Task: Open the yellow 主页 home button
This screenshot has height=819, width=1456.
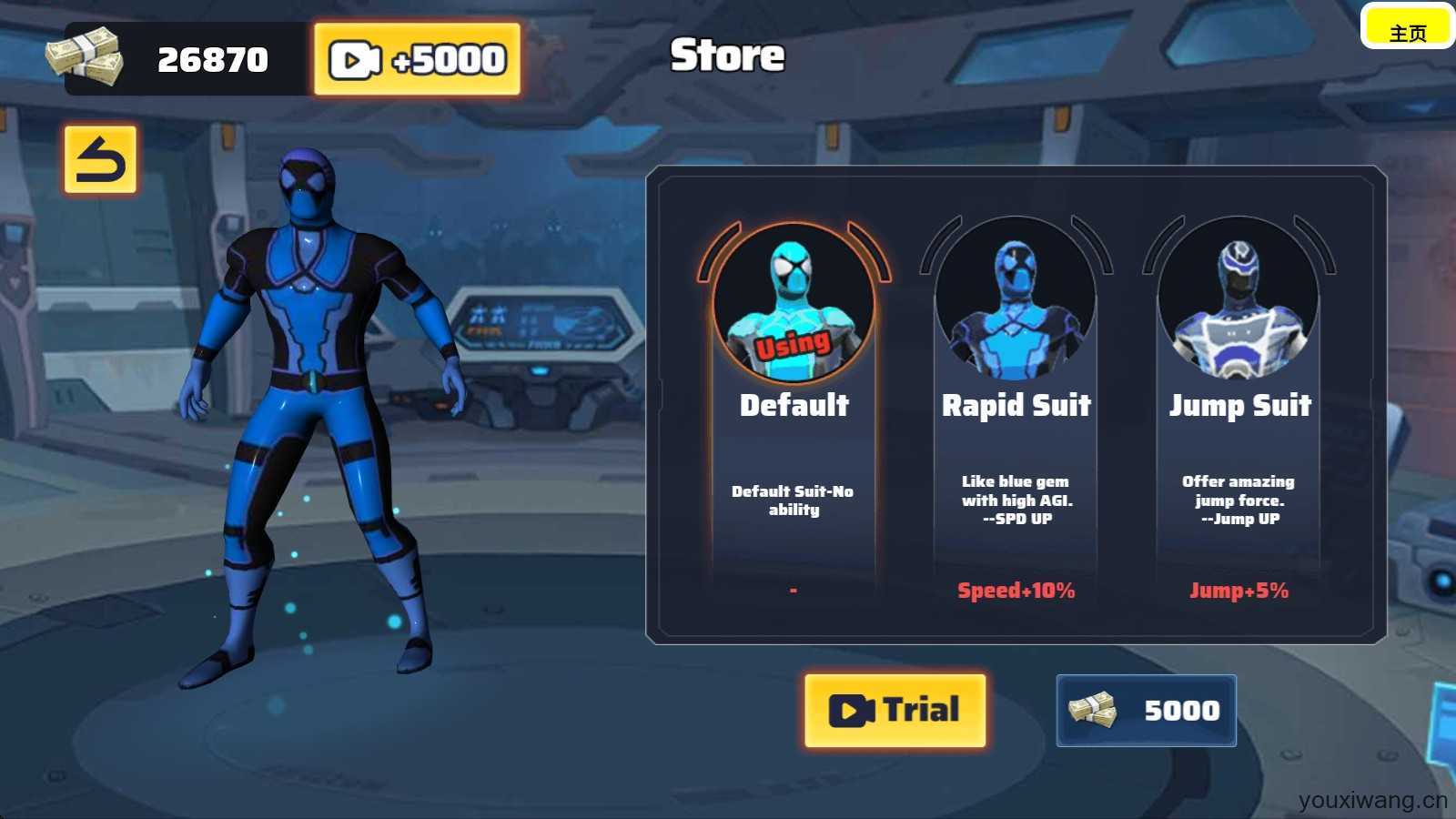Action: click(x=1407, y=27)
